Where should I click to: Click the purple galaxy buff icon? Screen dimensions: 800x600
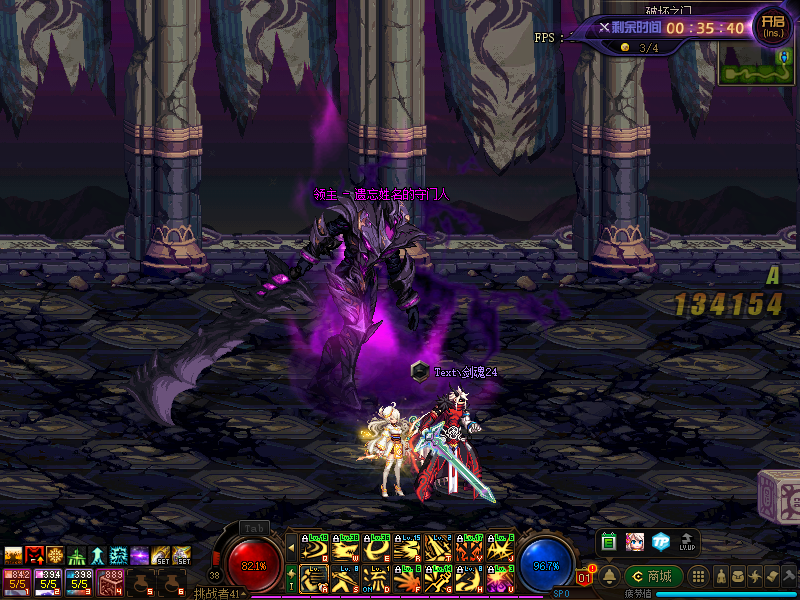140,556
